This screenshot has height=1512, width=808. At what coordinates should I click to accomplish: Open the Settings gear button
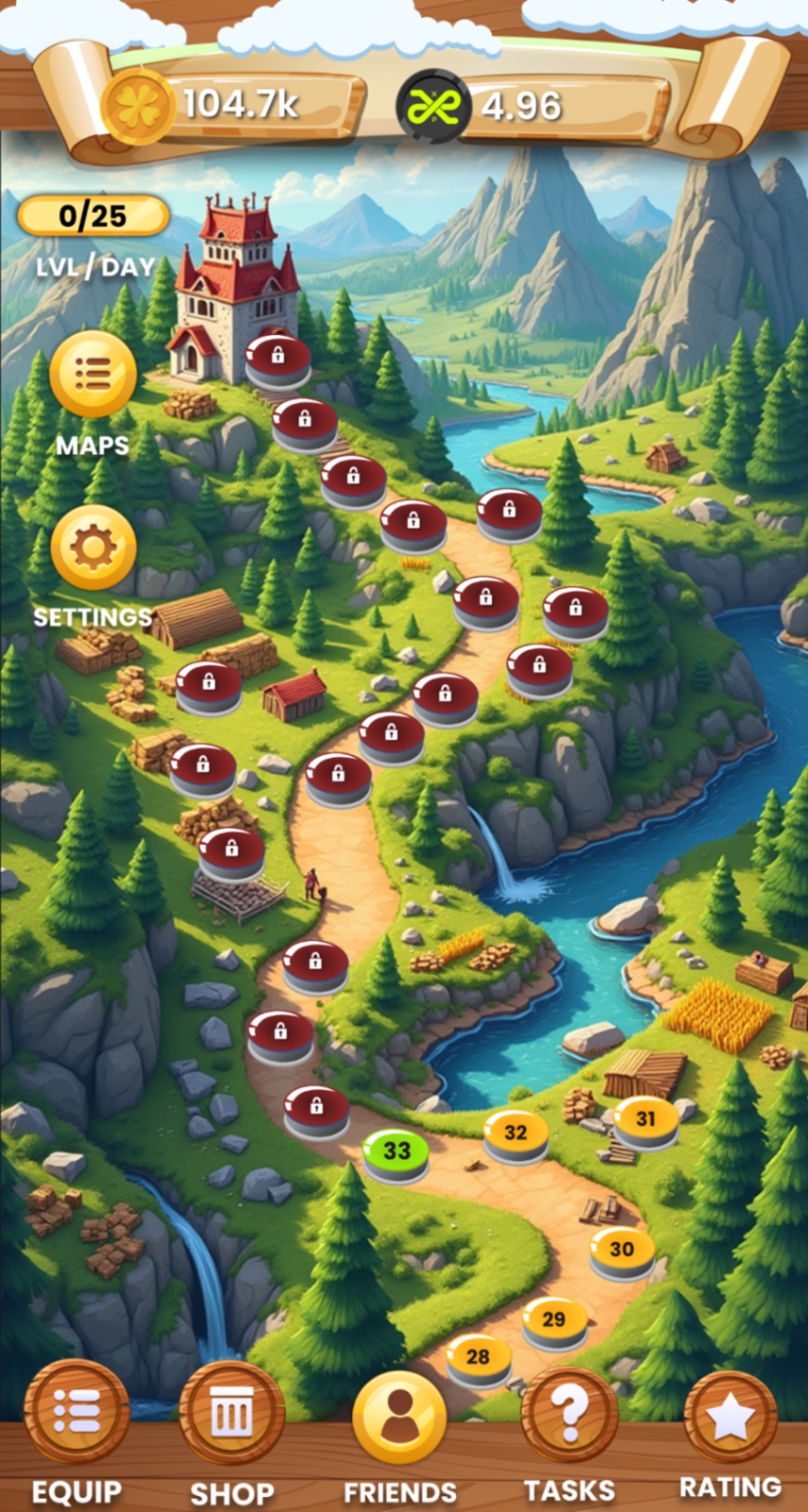tap(93, 548)
